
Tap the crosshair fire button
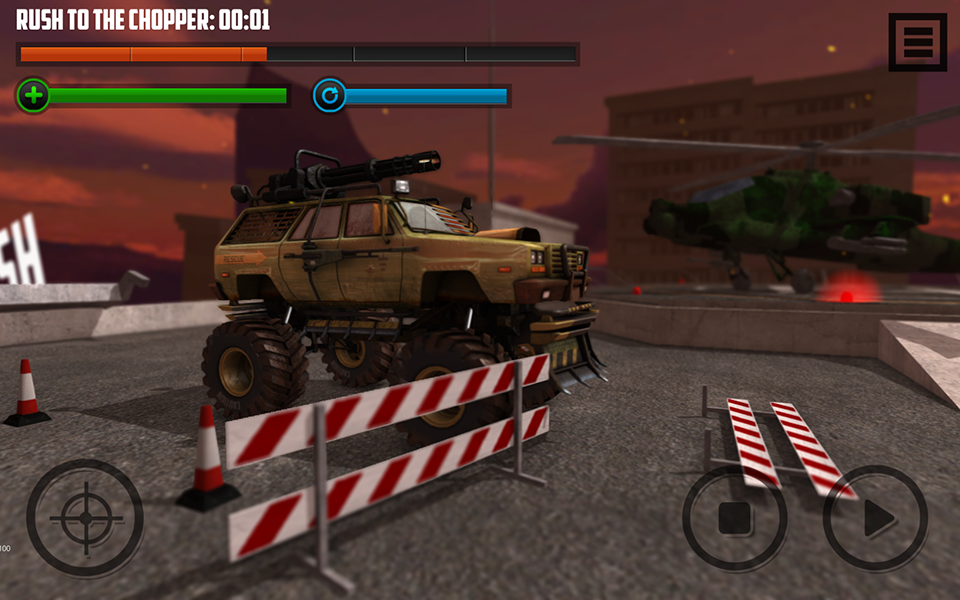(85, 517)
